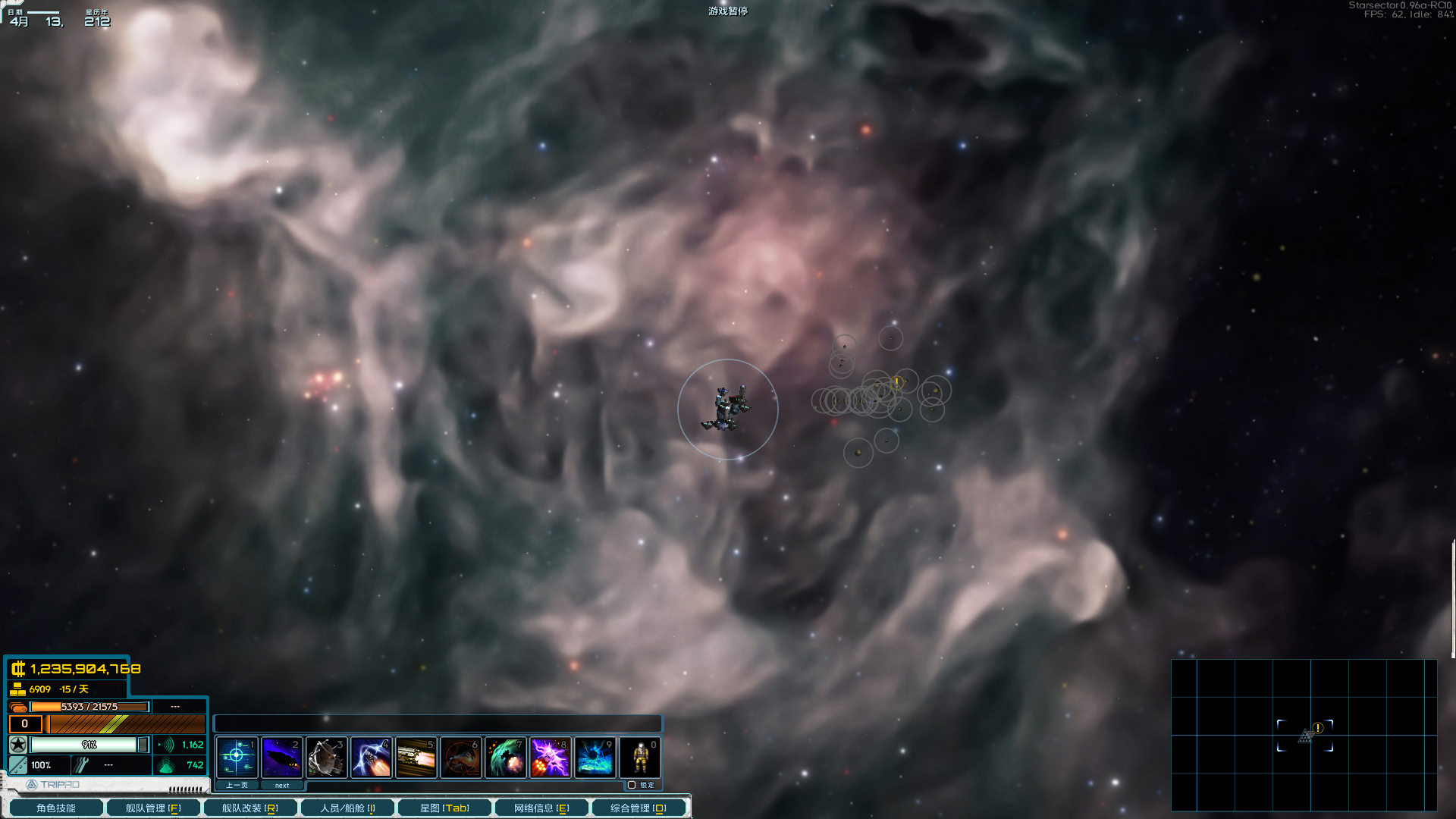The height and width of the screenshot is (819, 1456).
Task: Open the 星图 star map screen
Action: (446, 807)
